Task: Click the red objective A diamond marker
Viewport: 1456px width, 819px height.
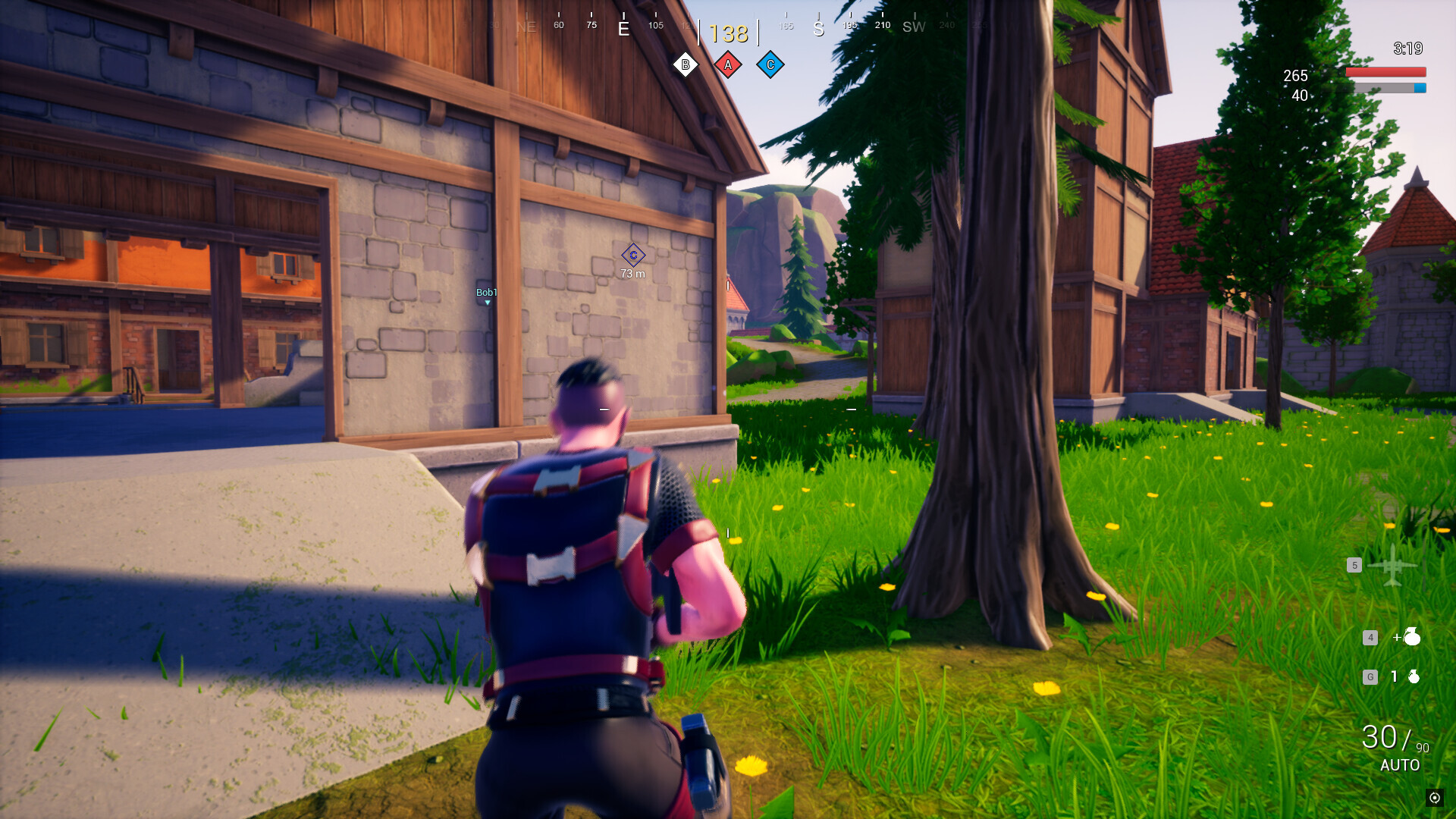Action: click(x=727, y=64)
